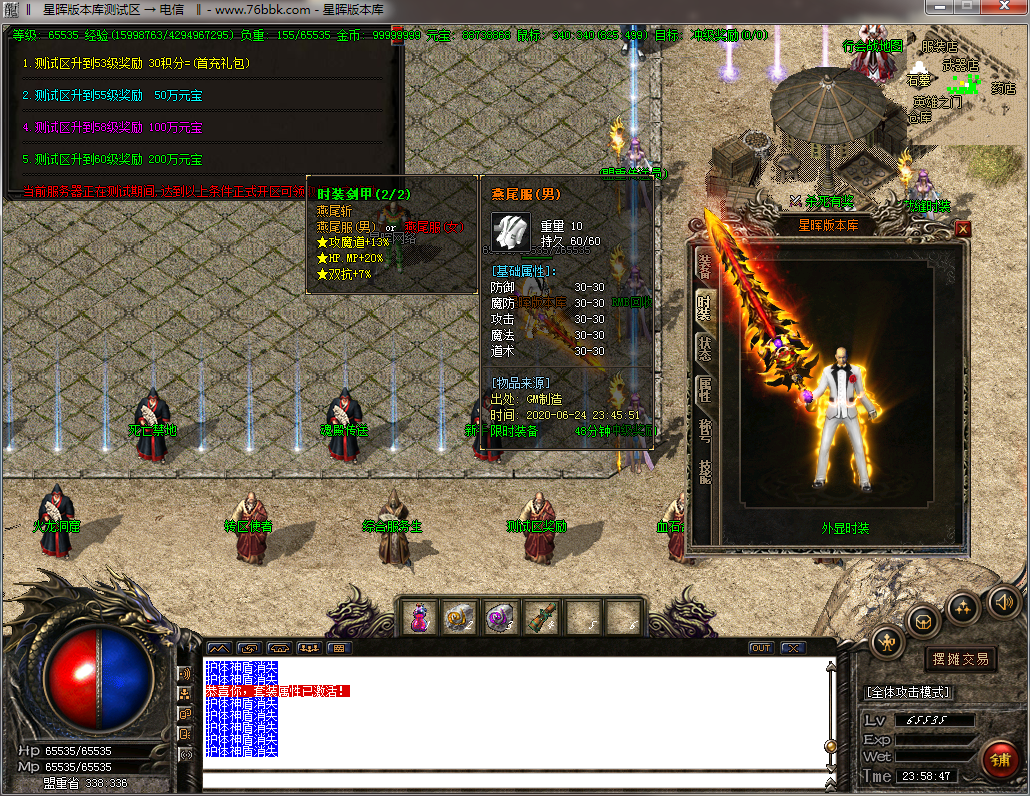
Task: Toggle the 全体攻击模式 attack mode label
Action: (908, 692)
